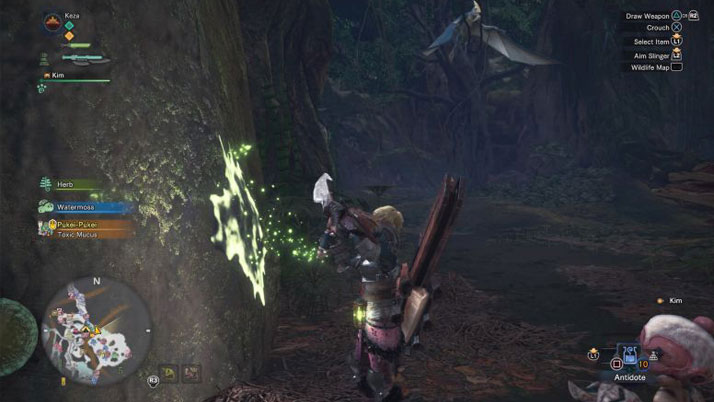Click Keza's hunter emblem icon
The width and height of the screenshot is (714, 402).
(54, 20)
